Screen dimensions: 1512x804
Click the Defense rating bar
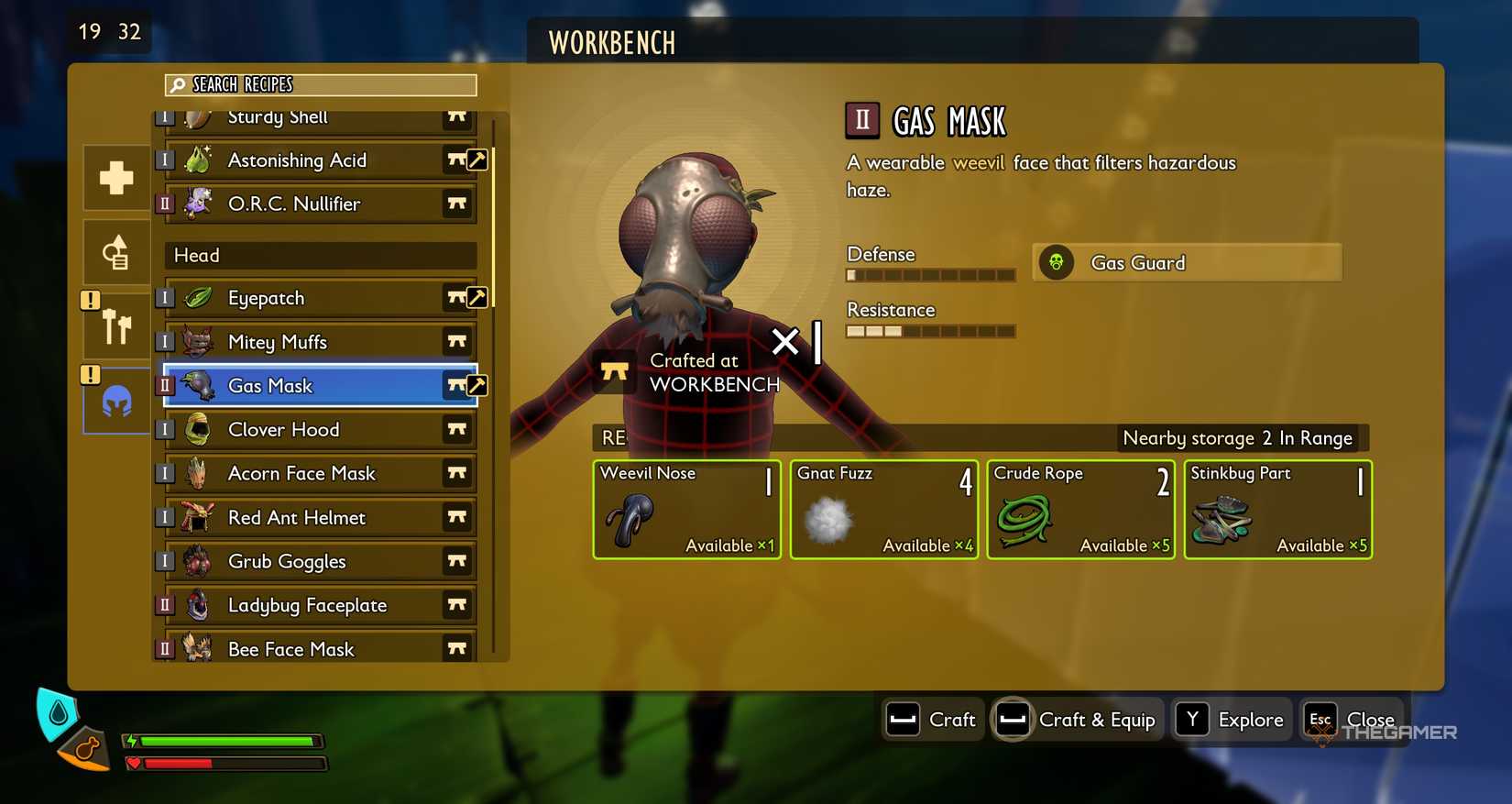(929, 274)
